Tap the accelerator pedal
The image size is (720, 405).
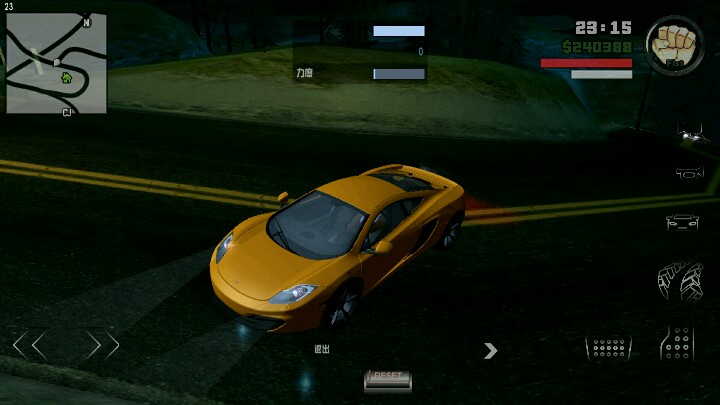coord(679,344)
